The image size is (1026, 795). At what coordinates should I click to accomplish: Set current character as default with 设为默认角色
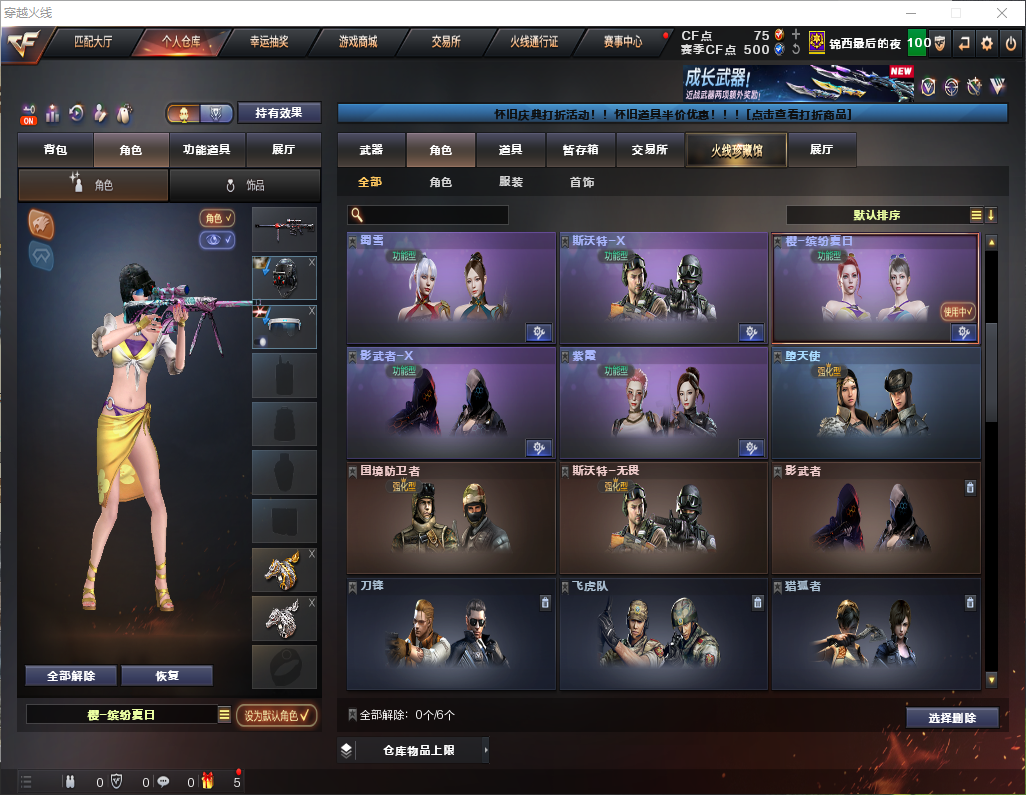click(x=277, y=715)
